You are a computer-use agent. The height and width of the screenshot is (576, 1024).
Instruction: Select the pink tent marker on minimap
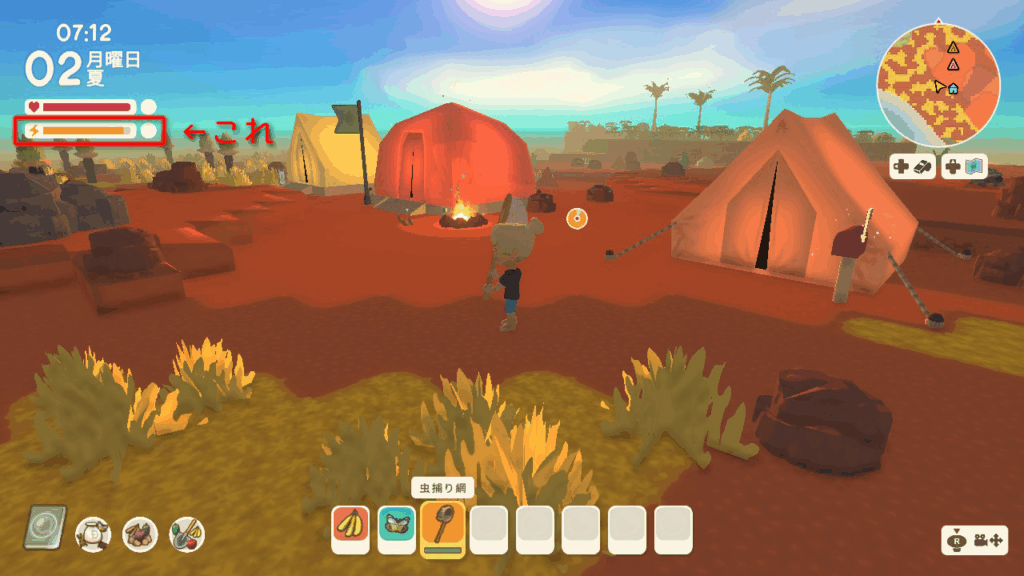(953, 65)
